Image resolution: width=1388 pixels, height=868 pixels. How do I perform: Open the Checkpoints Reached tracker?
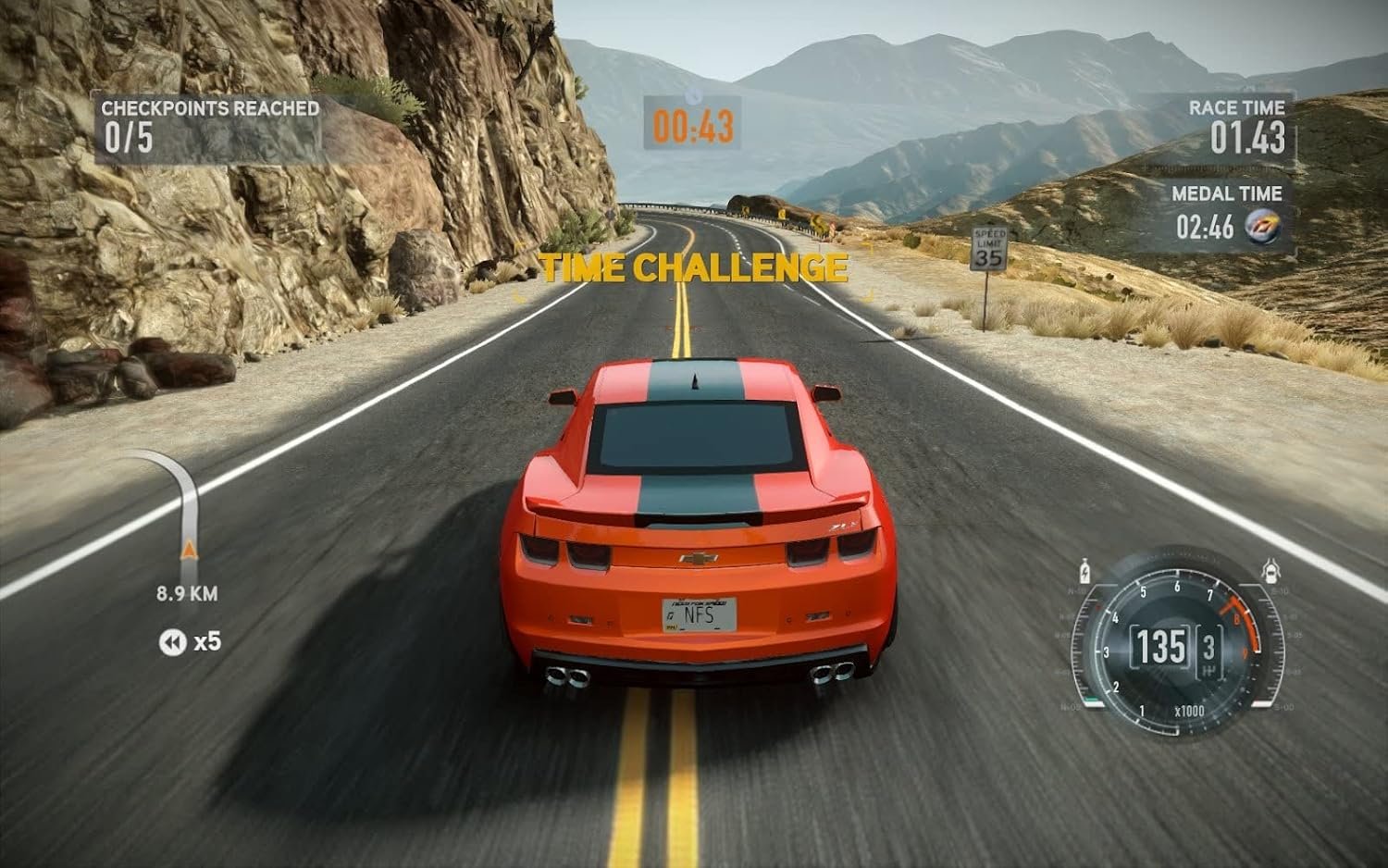[x=209, y=128]
